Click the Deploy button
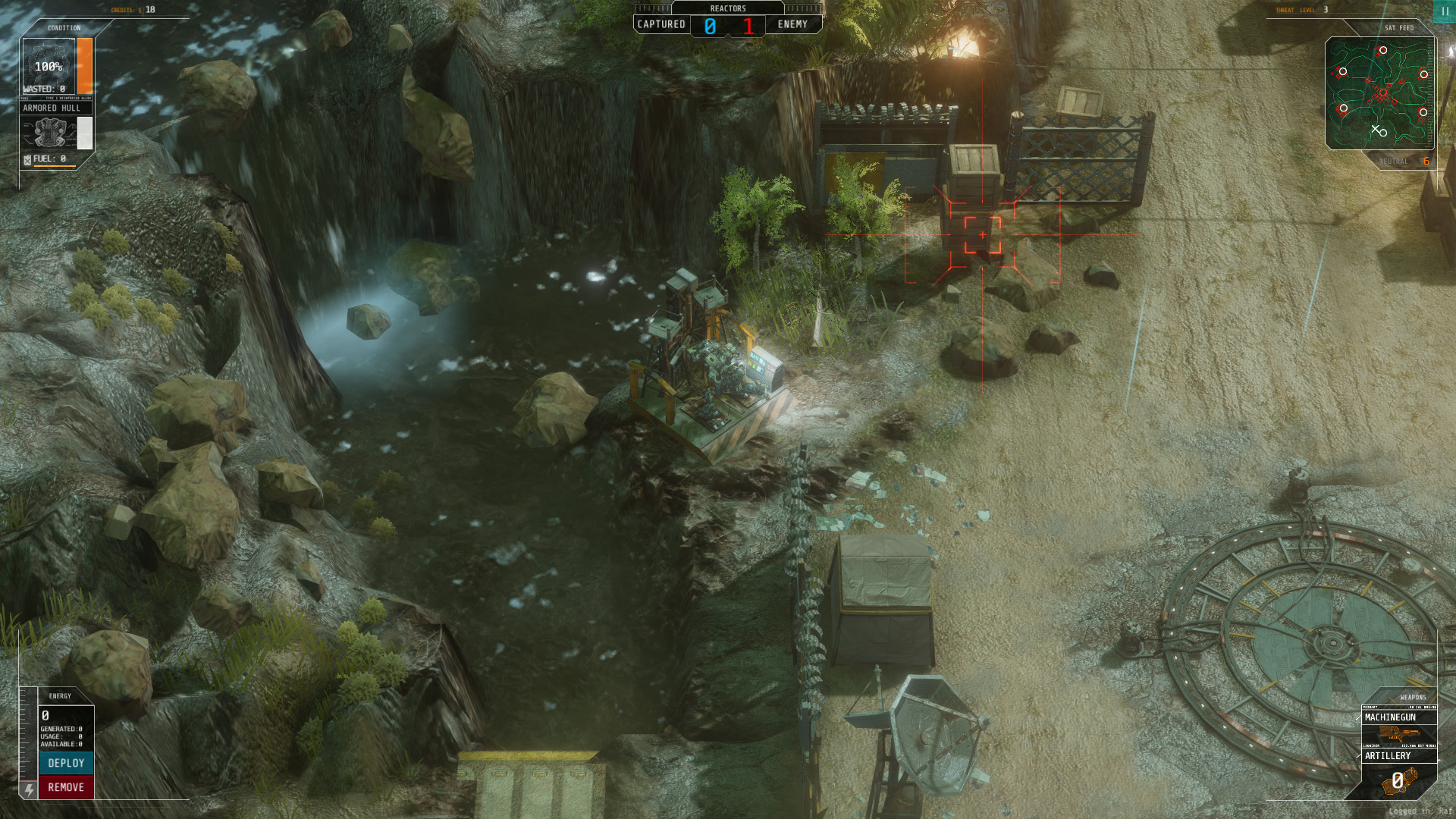Viewport: 1456px width, 819px height. [x=67, y=763]
